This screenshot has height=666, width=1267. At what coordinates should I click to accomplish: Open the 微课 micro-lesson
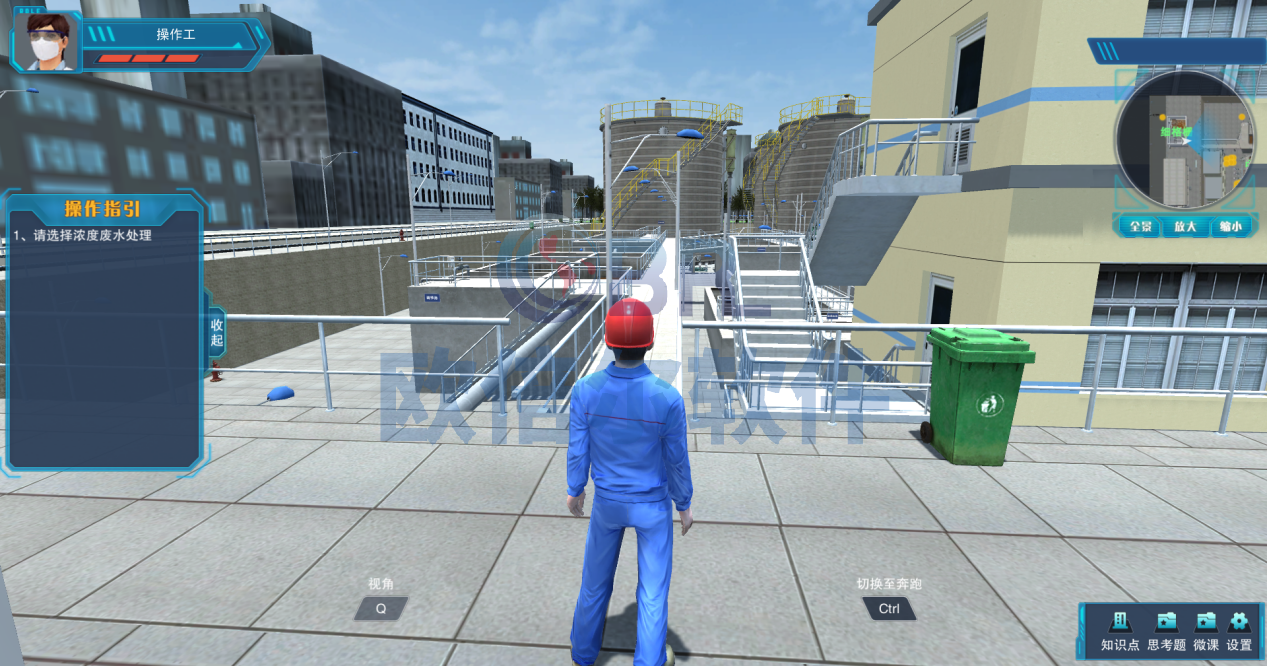coord(1206,630)
